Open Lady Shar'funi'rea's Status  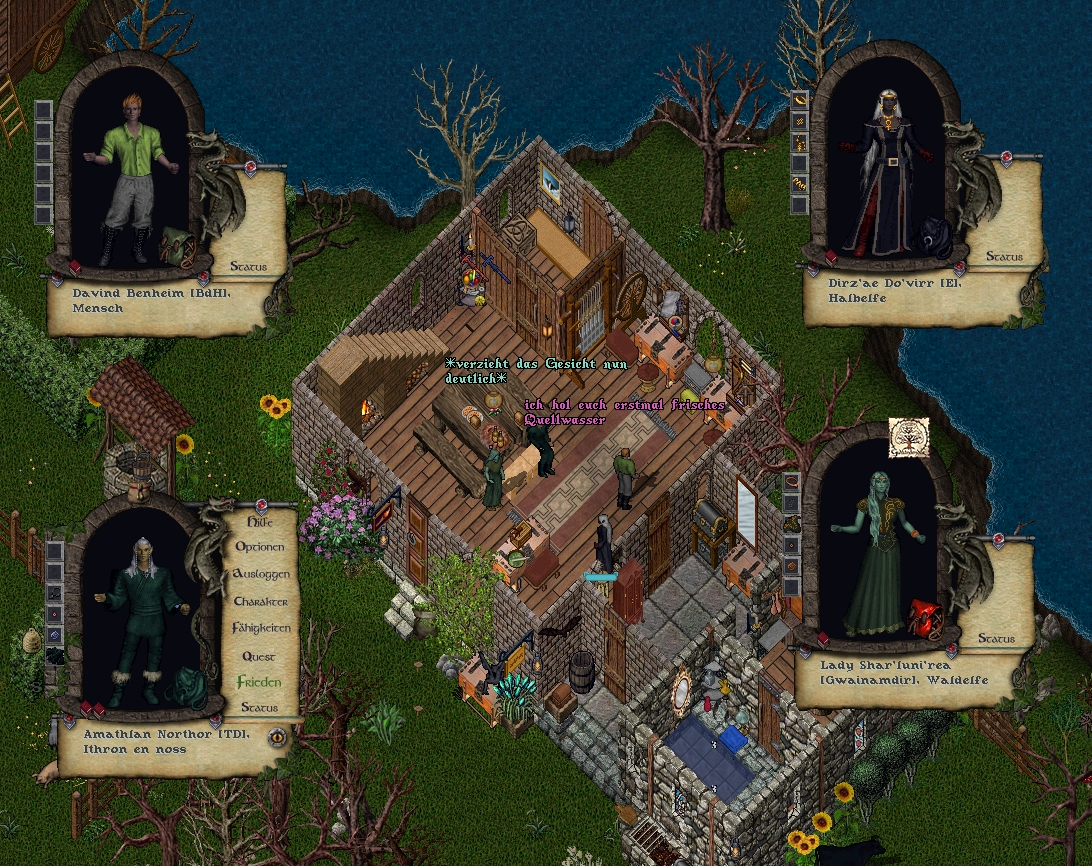tap(995, 638)
